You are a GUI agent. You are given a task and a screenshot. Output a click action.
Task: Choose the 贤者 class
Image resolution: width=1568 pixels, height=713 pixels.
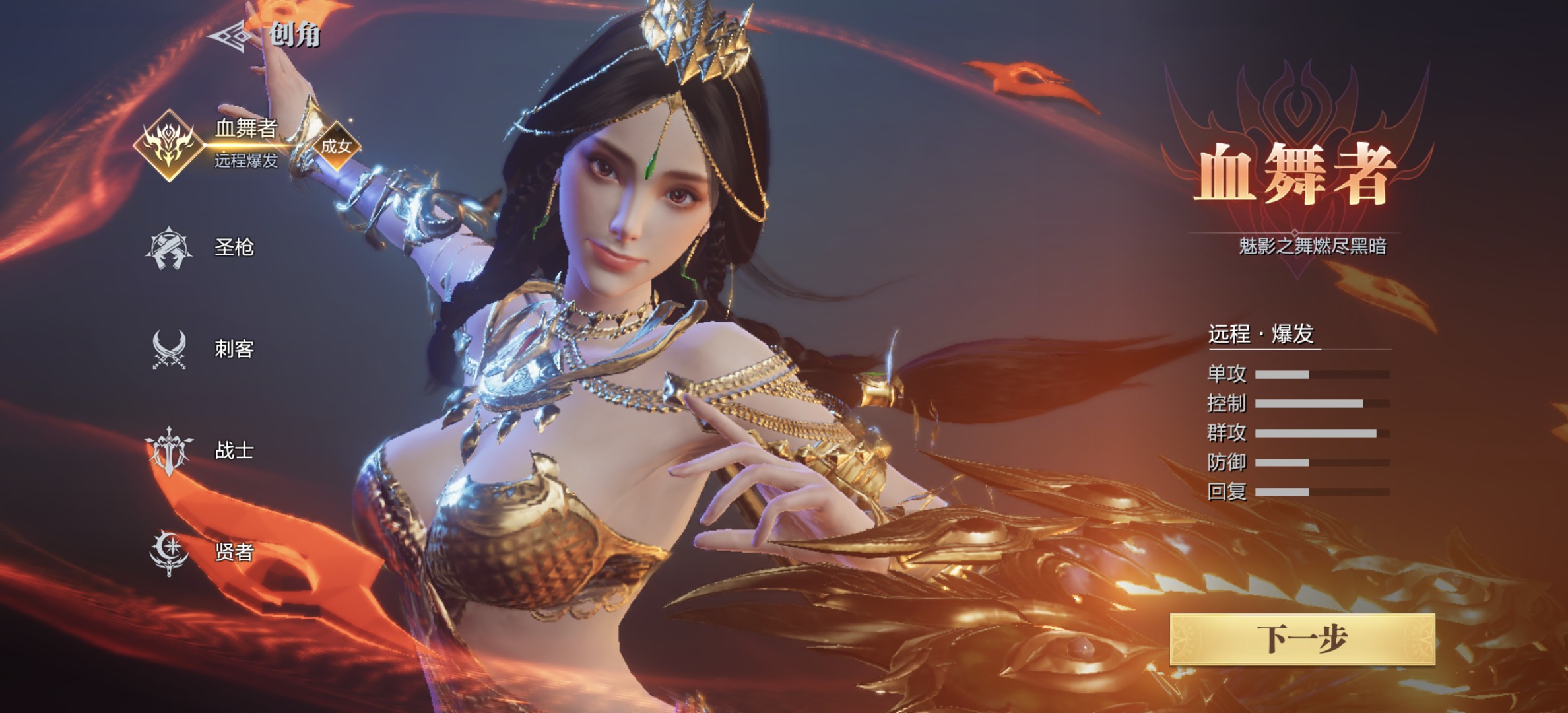tap(201, 552)
